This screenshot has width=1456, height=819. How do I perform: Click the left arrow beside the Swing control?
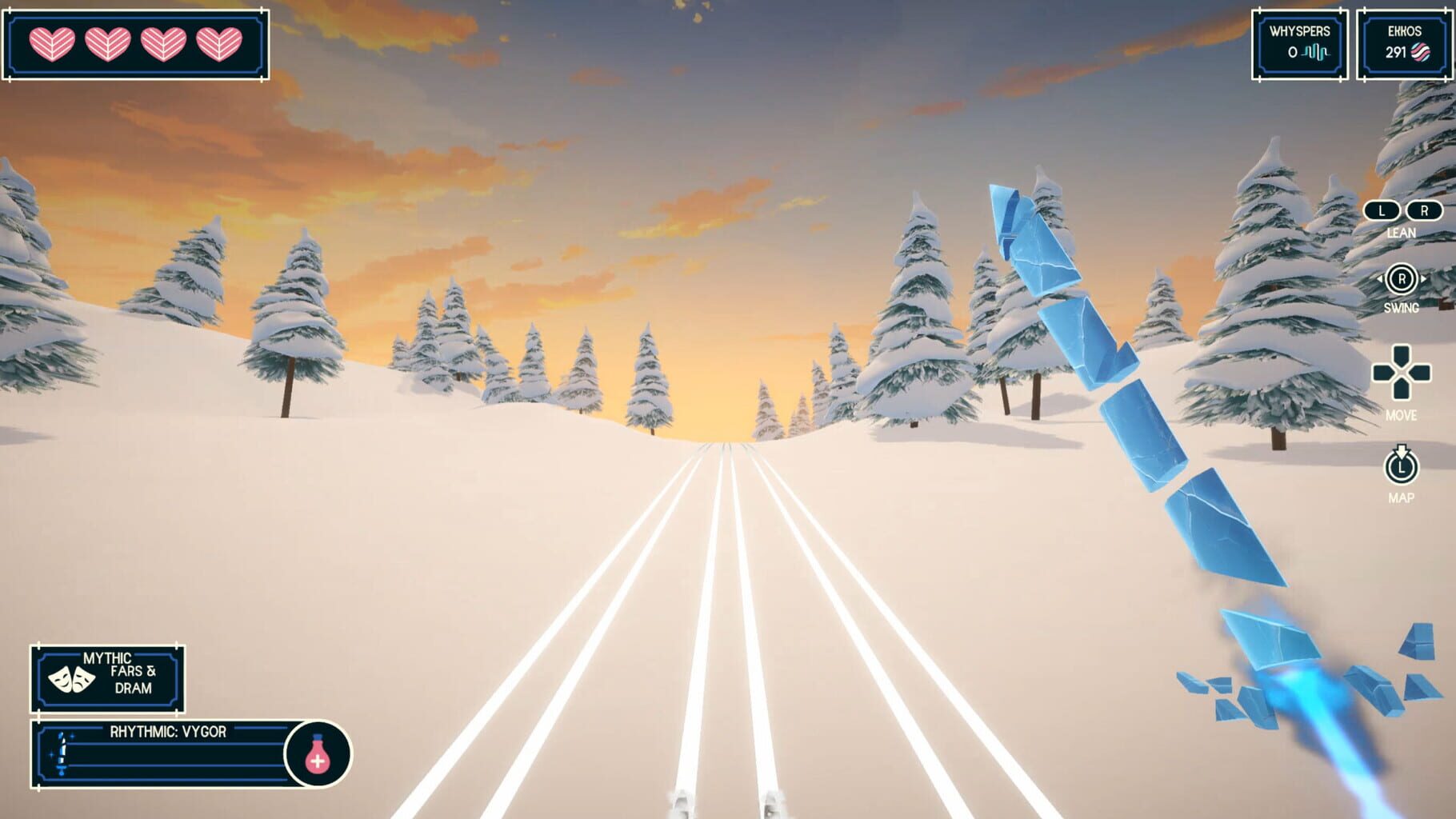click(1380, 278)
